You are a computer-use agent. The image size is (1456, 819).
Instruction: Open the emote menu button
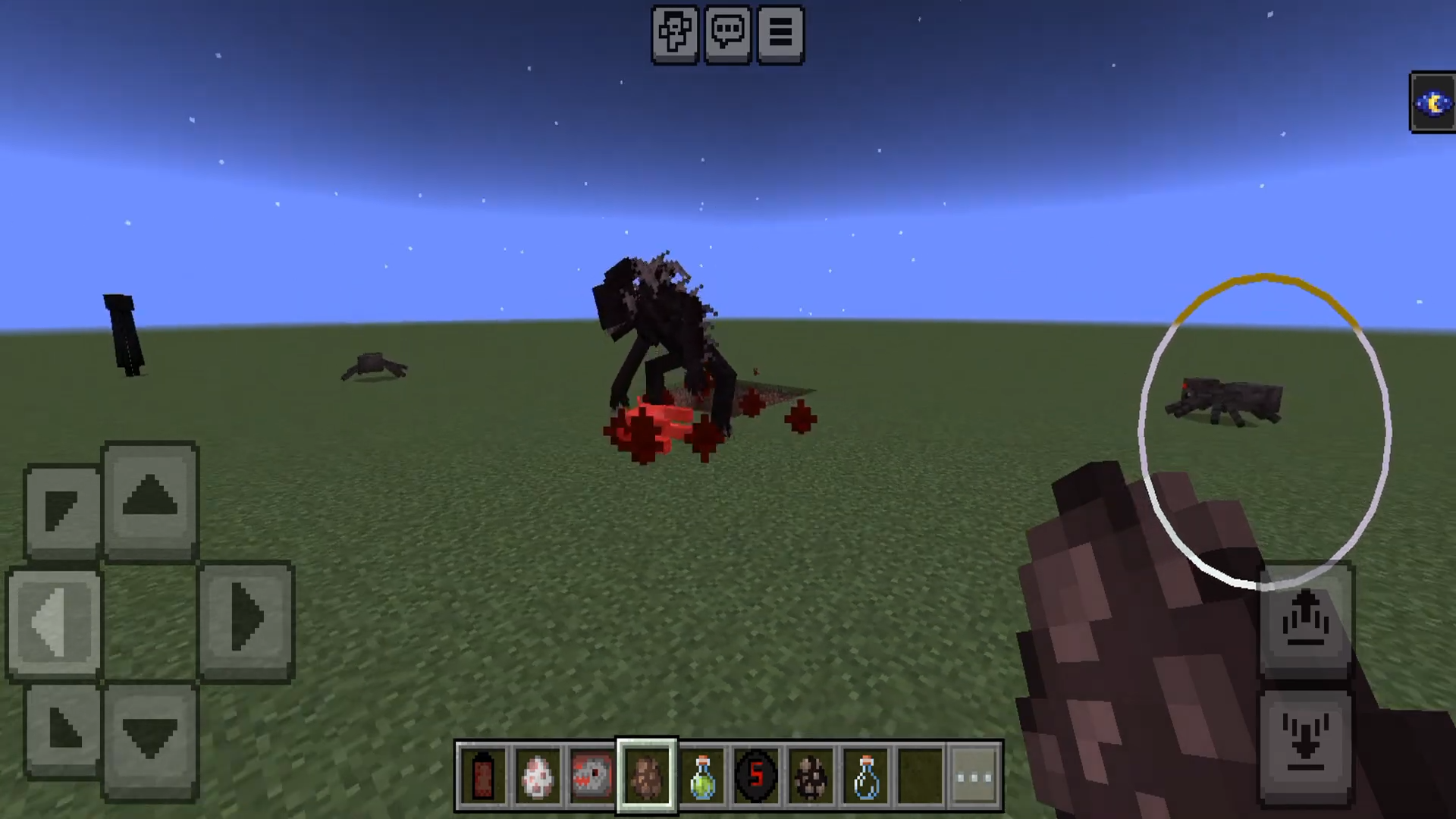674,34
